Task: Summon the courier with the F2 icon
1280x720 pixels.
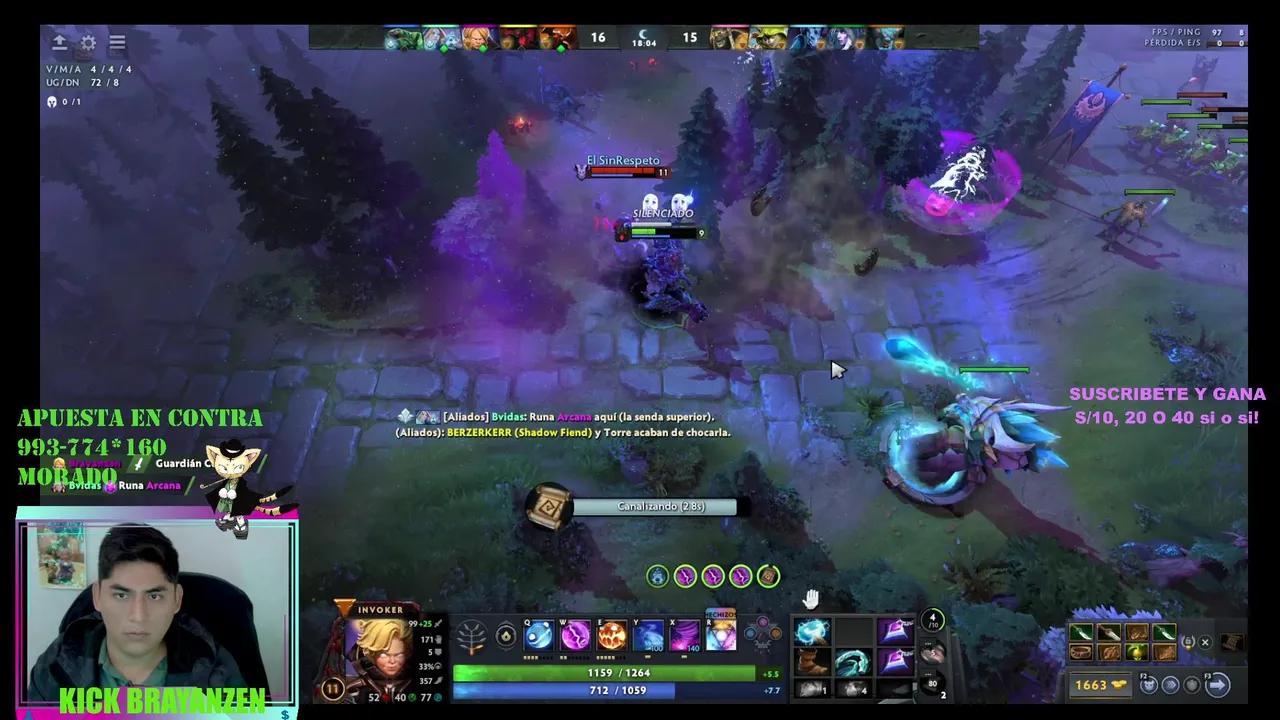Action: click(x=1148, y=684)
